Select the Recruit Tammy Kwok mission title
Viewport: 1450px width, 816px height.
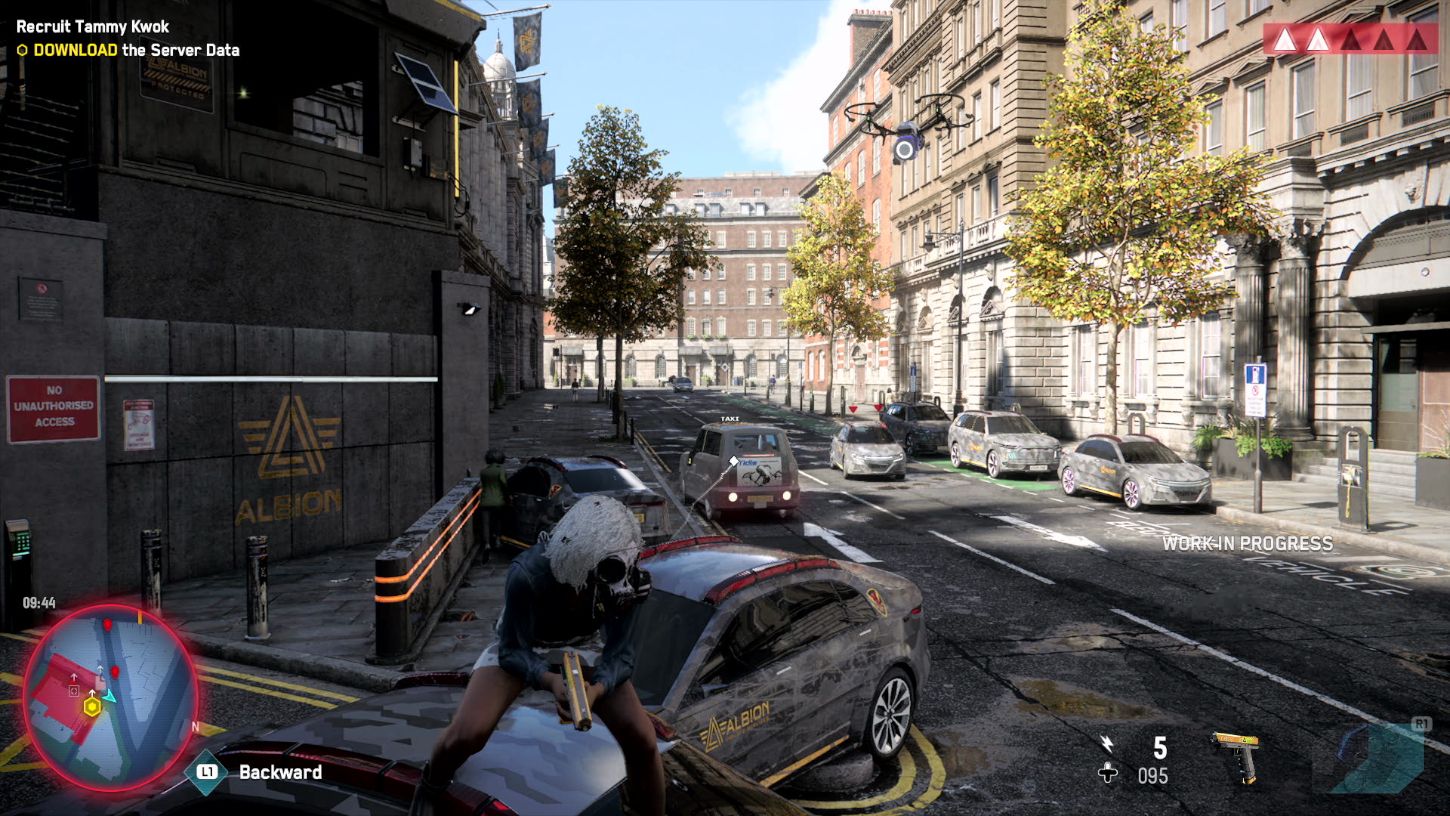90,28
